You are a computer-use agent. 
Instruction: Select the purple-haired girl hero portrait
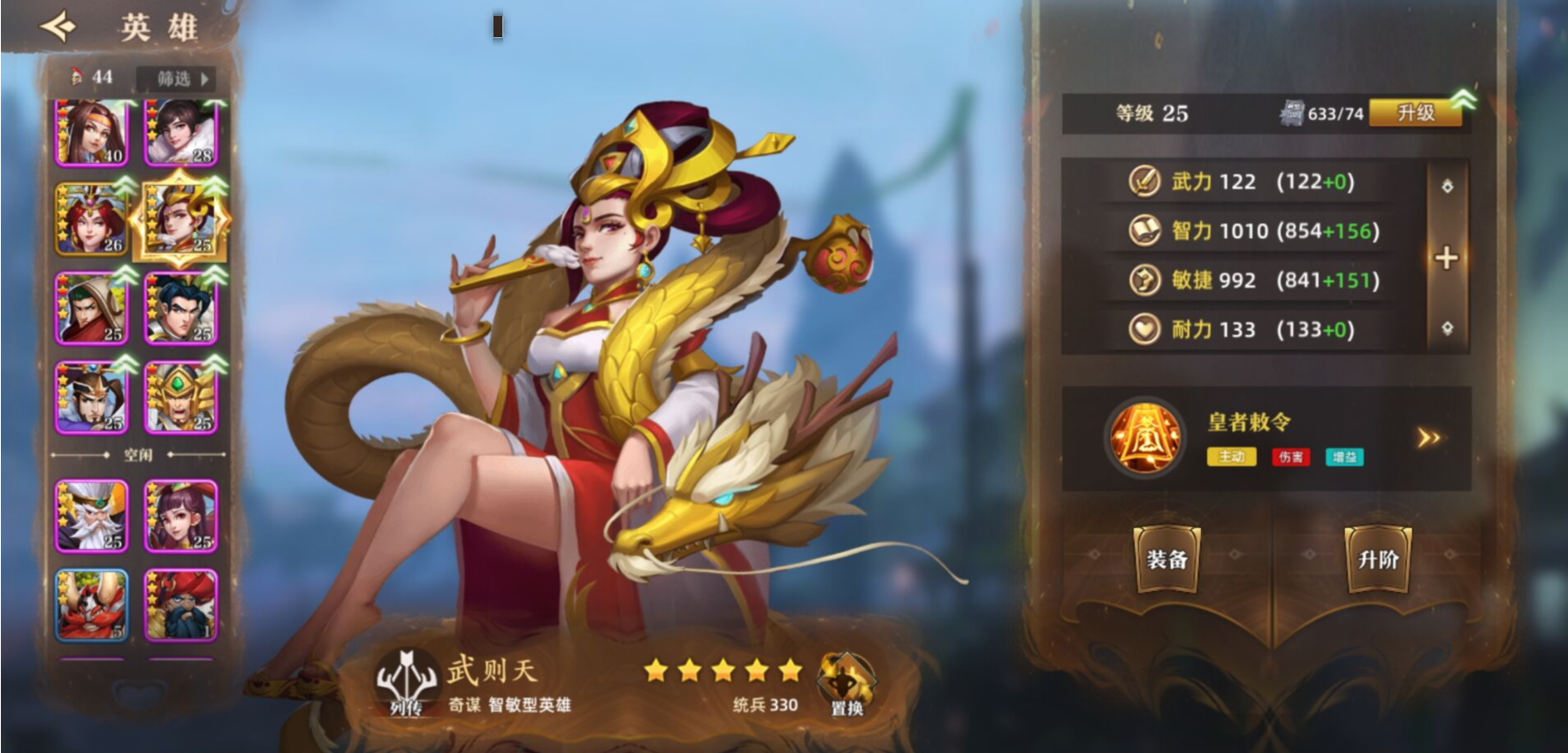181,515
